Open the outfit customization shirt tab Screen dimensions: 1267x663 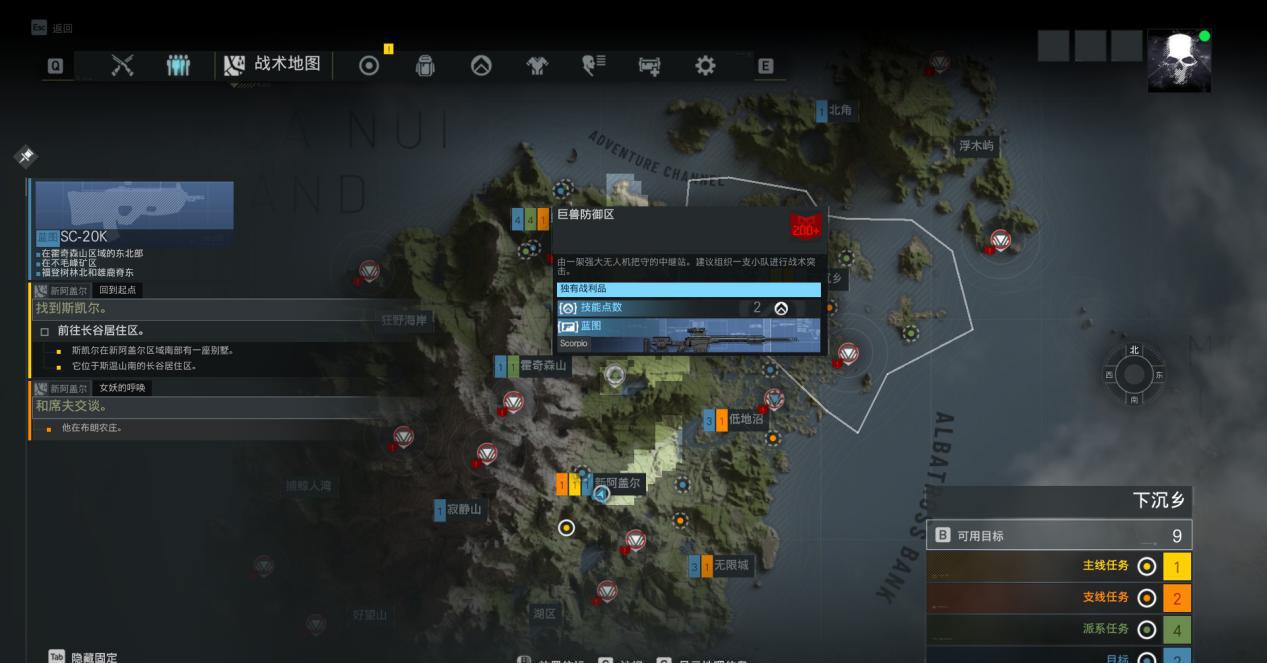click(x=537, y=66)
